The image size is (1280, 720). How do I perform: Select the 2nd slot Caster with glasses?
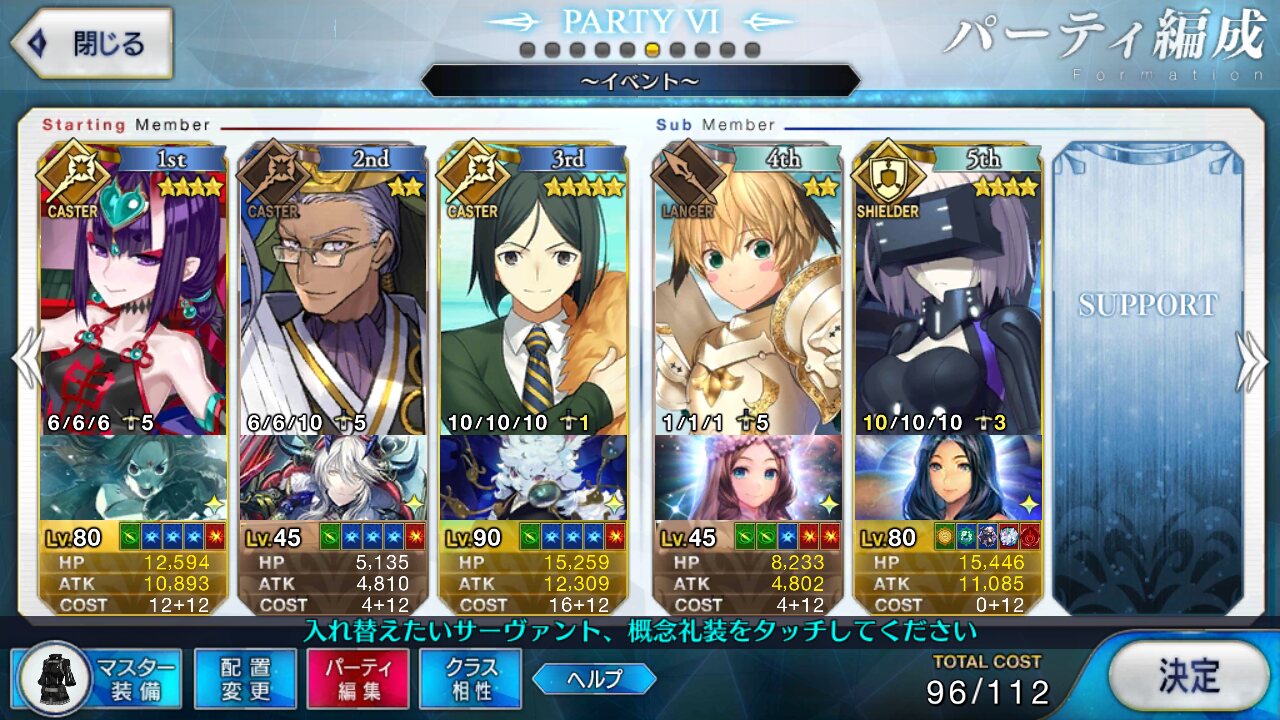[x=333, y=300]
